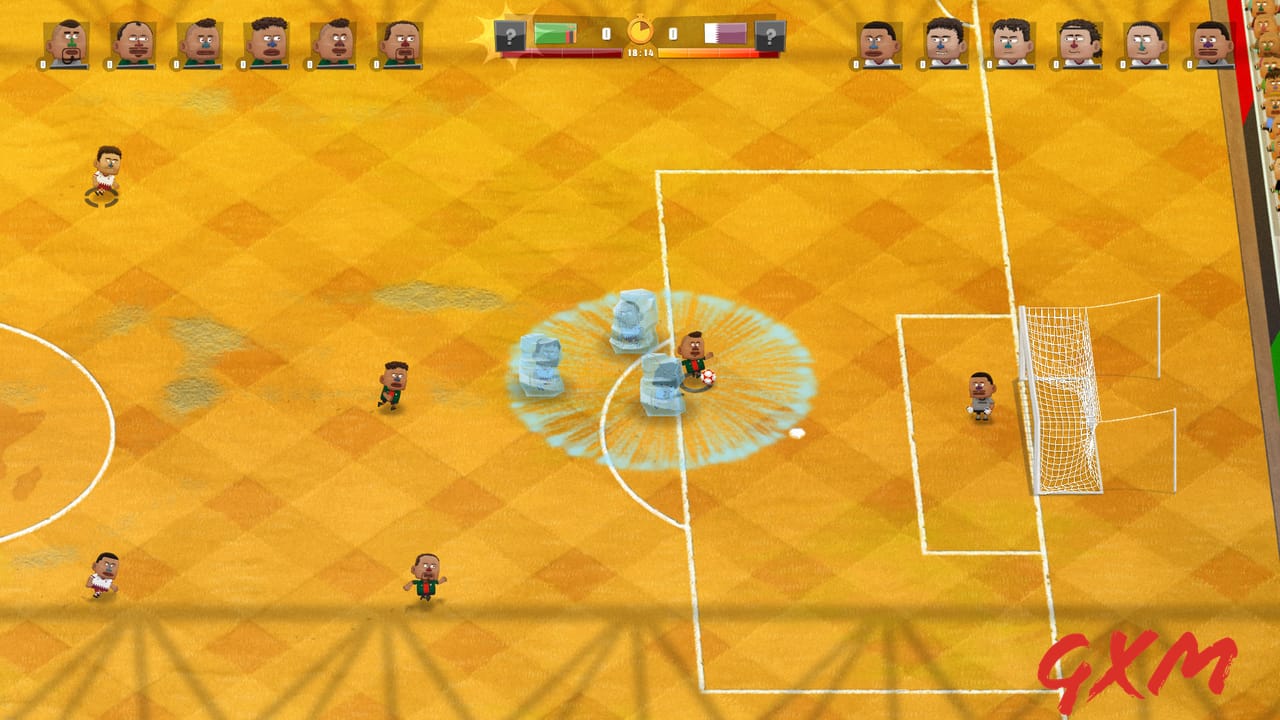1280x720 pixels.
Task: Select the maroon-and-white Qatar flag on the scoreboard
Action: click(725, 34)
